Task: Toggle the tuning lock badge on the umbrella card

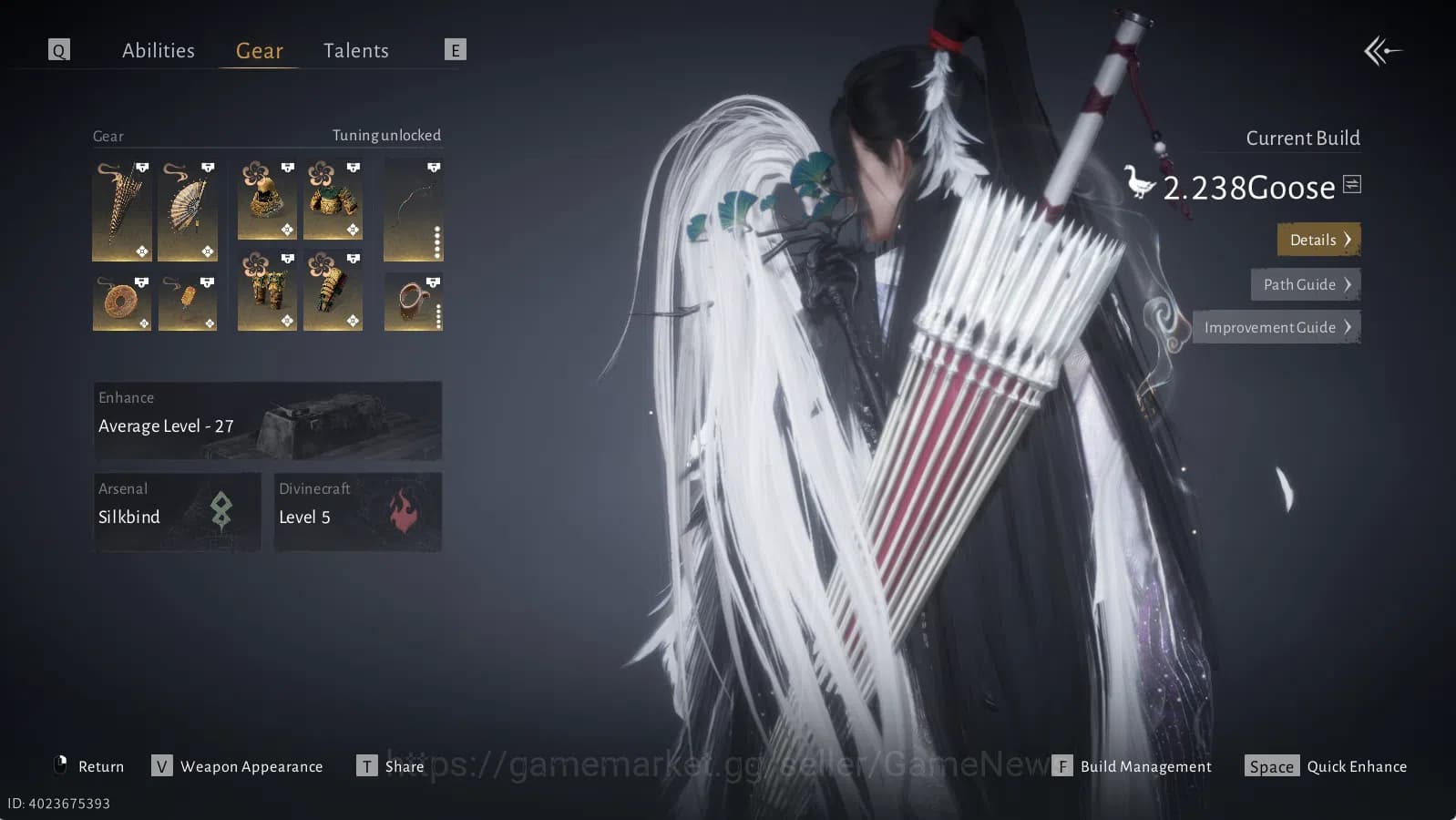Action: (141, 167)
